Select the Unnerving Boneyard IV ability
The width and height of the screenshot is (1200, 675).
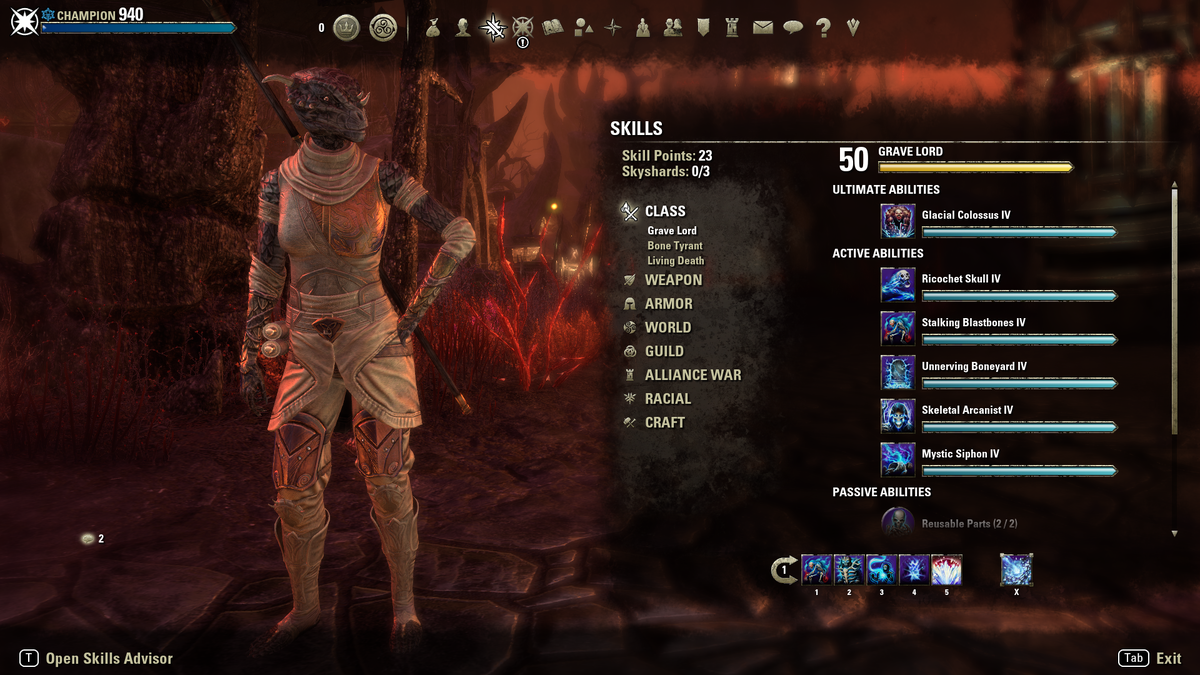pos(897,372)
